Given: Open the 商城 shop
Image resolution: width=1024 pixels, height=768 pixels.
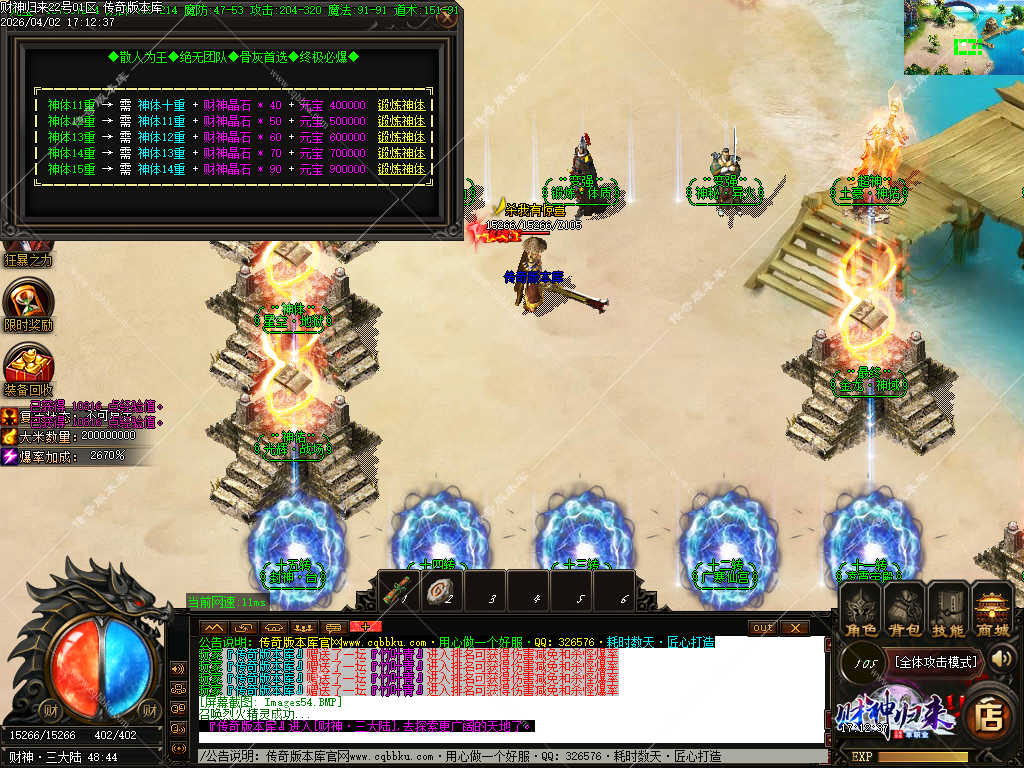Looking at the screenshot, I should [993, 609].
